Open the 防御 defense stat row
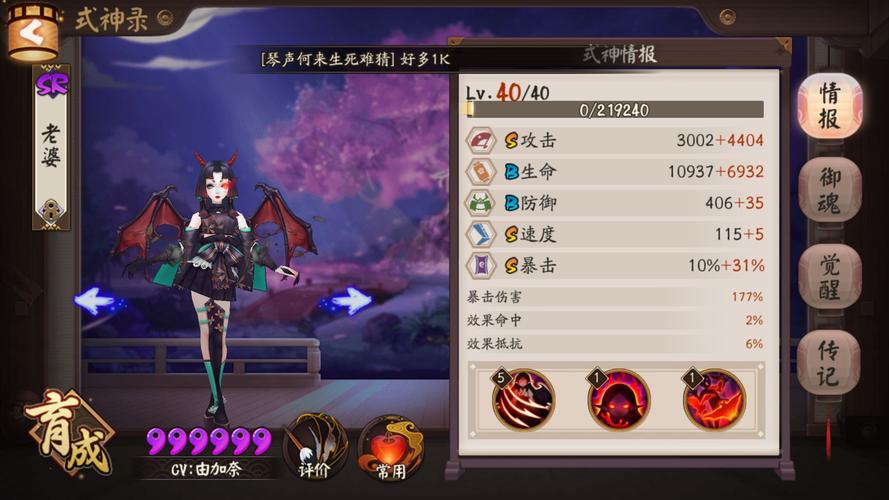 (x=615, y=203)
